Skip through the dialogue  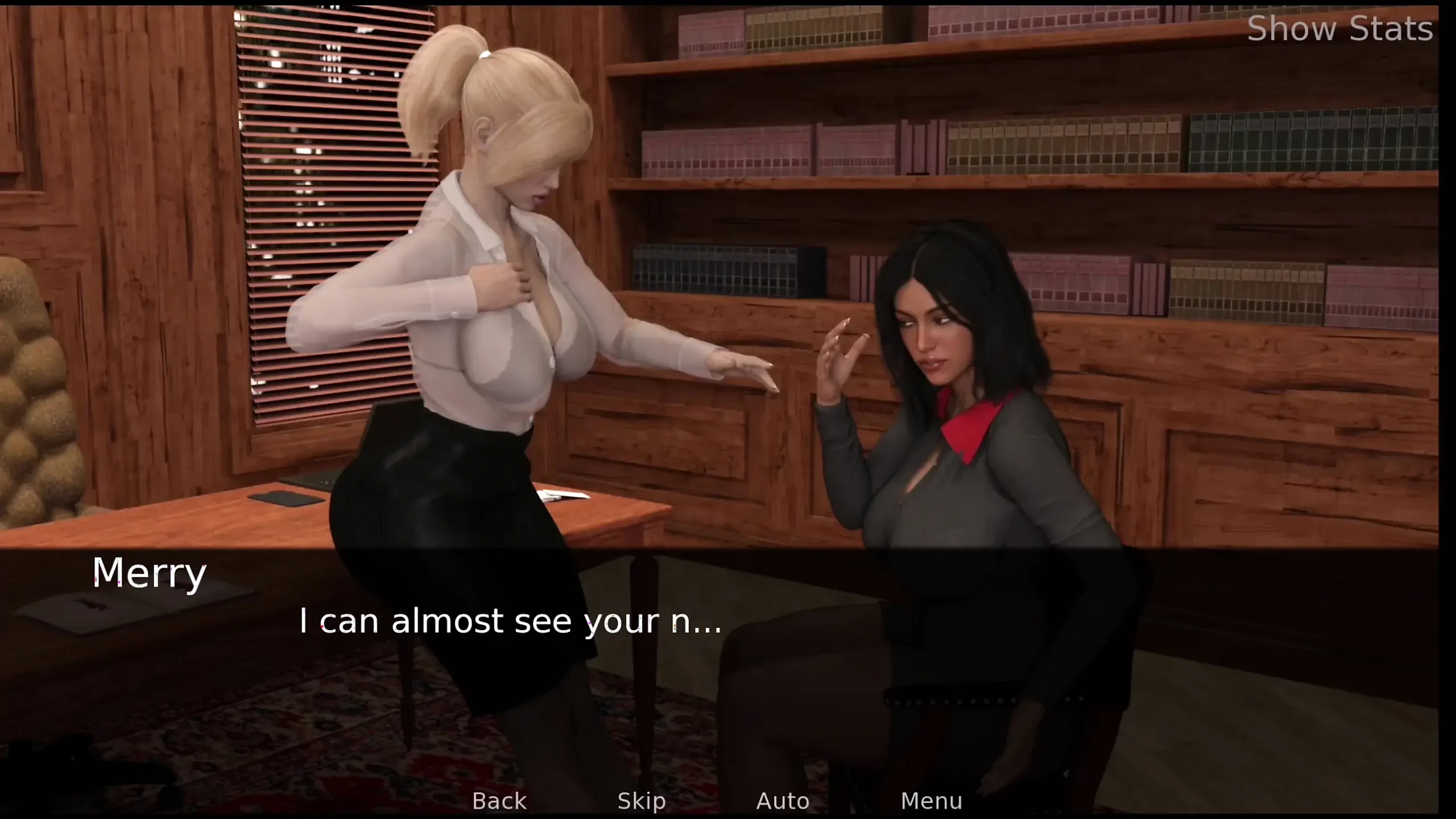[x=642, y=801]
